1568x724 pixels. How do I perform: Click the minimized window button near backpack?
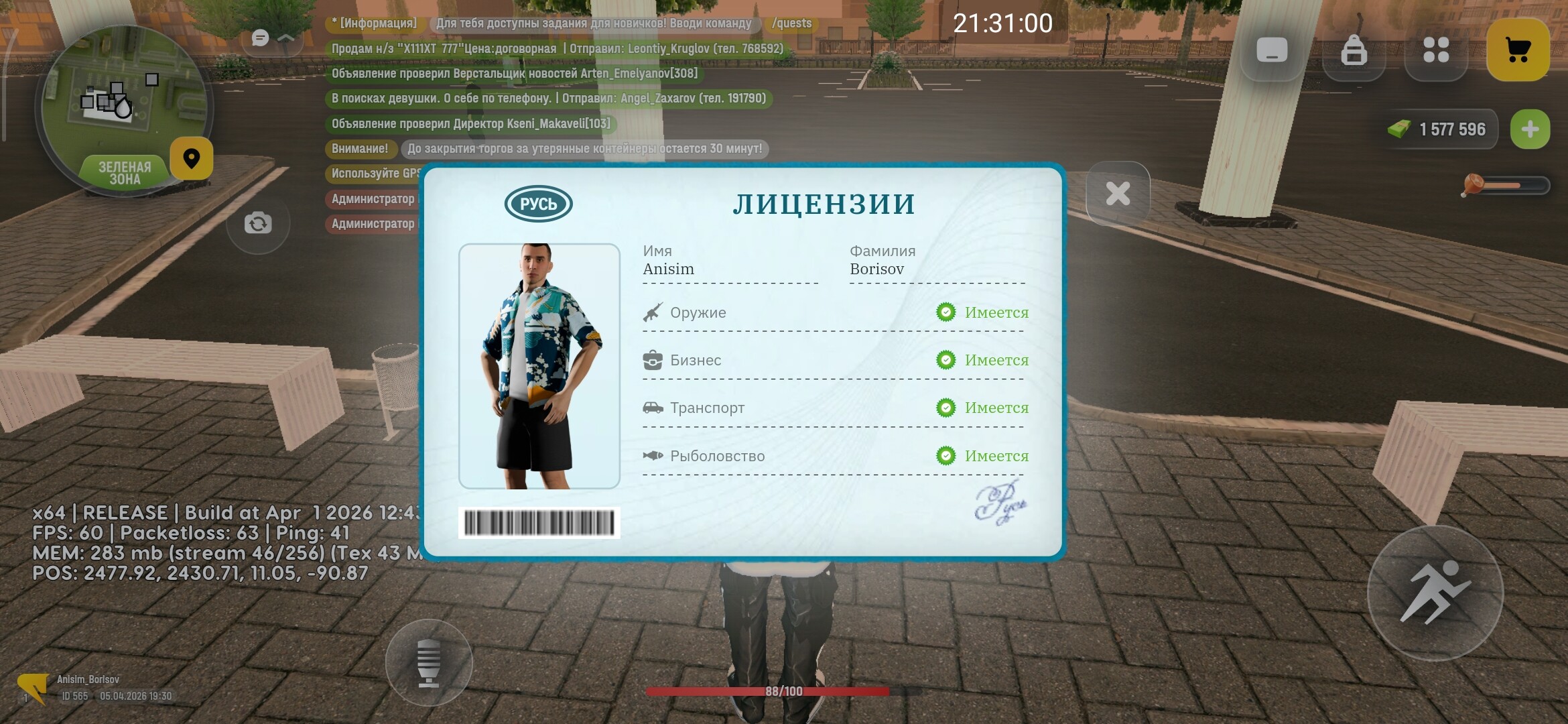(x=1272, y=50)
